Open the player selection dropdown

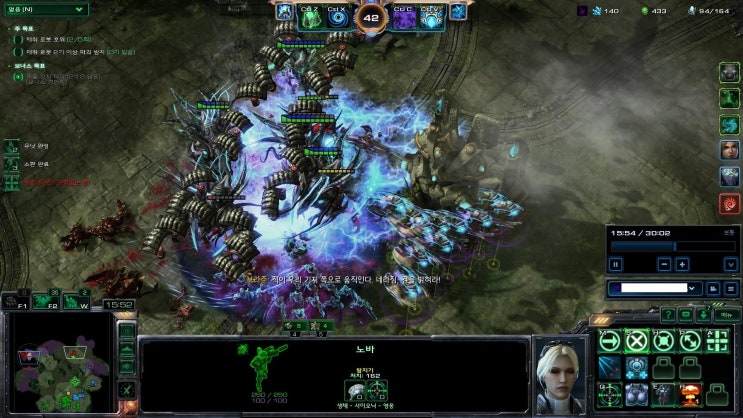pos(656,288)
